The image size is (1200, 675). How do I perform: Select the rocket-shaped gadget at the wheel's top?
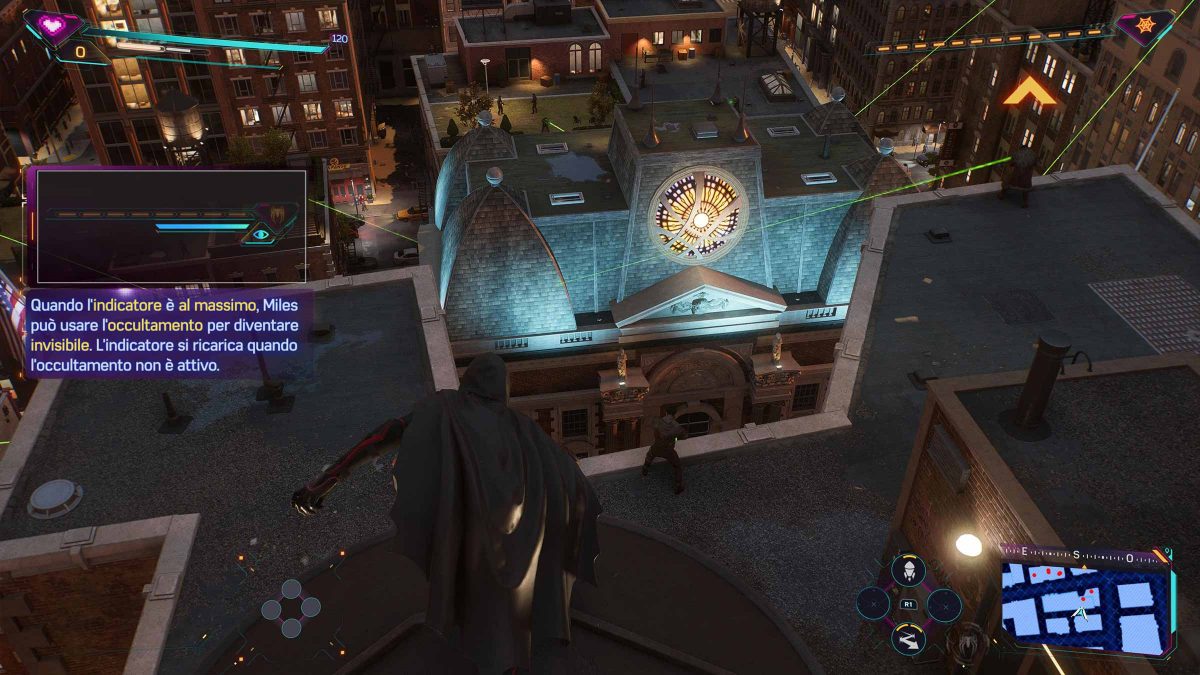[907, 570]
